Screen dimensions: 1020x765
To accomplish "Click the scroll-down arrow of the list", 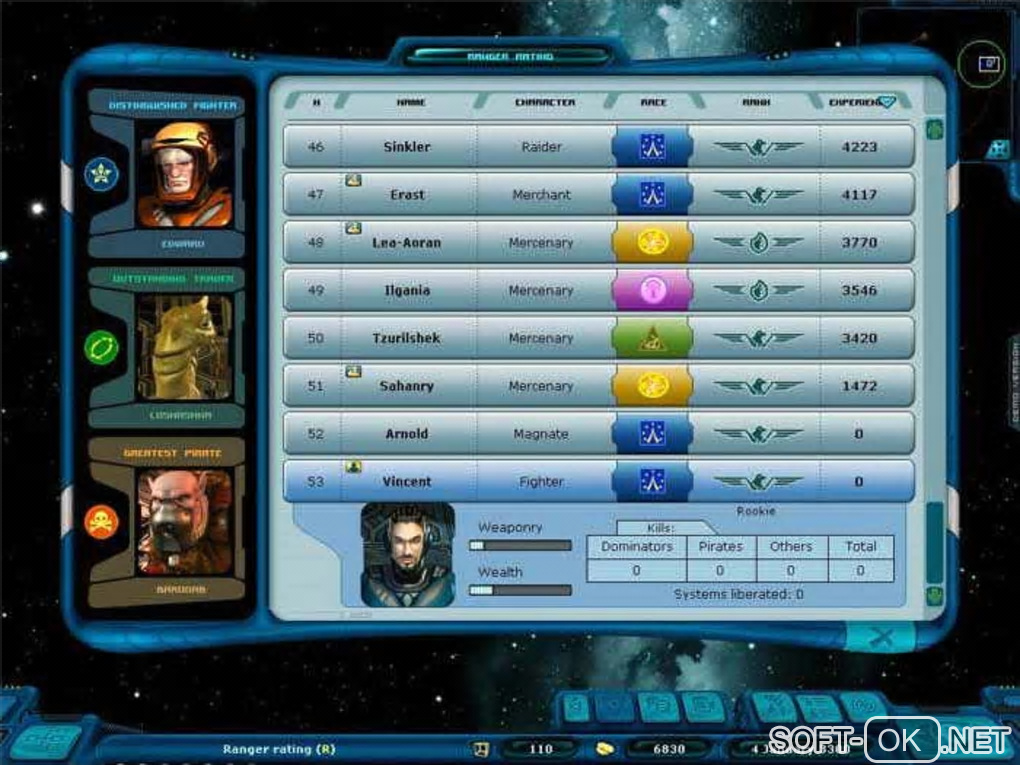I will [x=935, y=596].
